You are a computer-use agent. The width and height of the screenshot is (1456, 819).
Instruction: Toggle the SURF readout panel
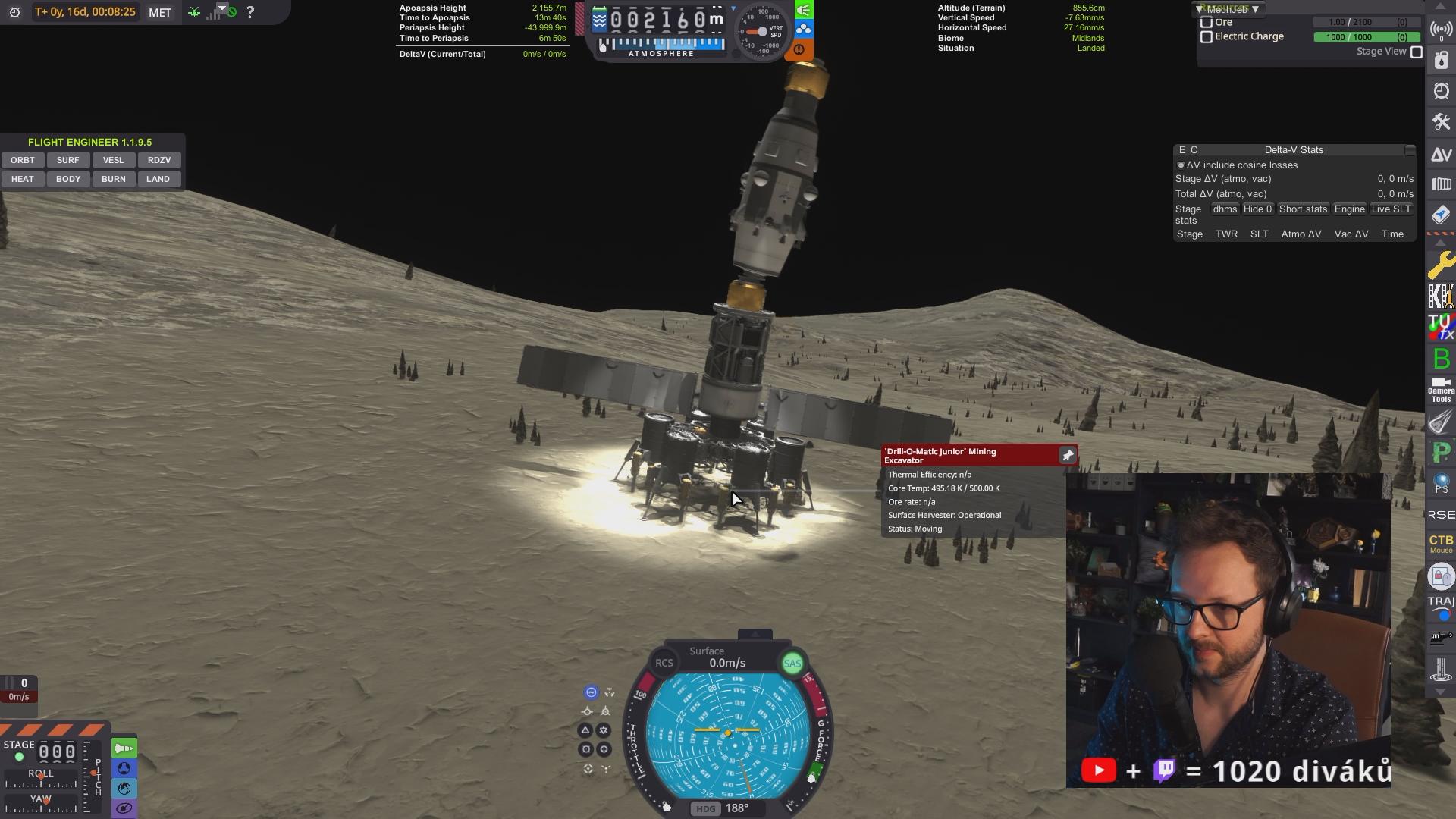[x=67, y=160]
